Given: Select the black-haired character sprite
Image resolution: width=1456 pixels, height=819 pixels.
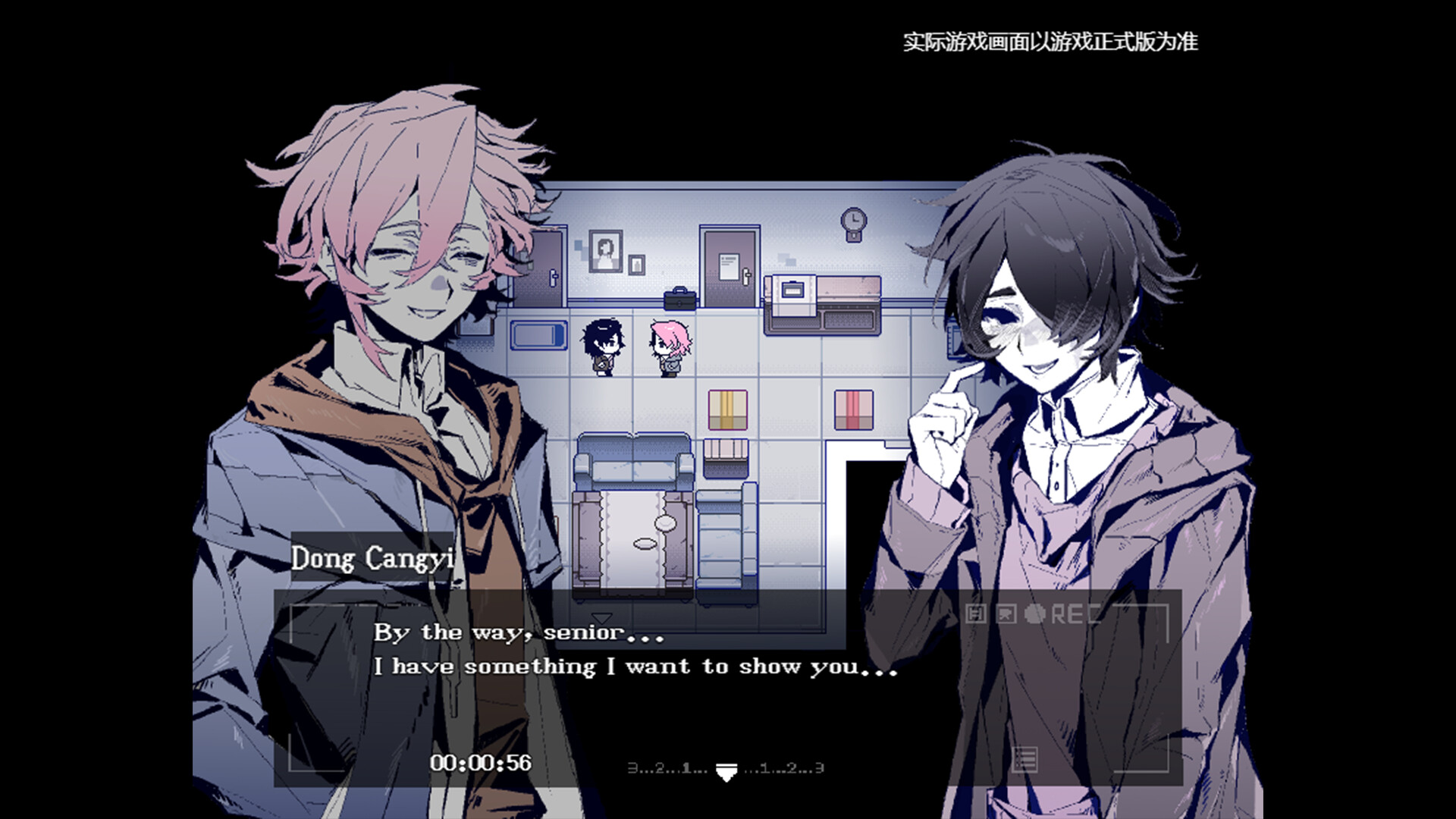Looking at the screenshot, I should click(x=602, y=344).
